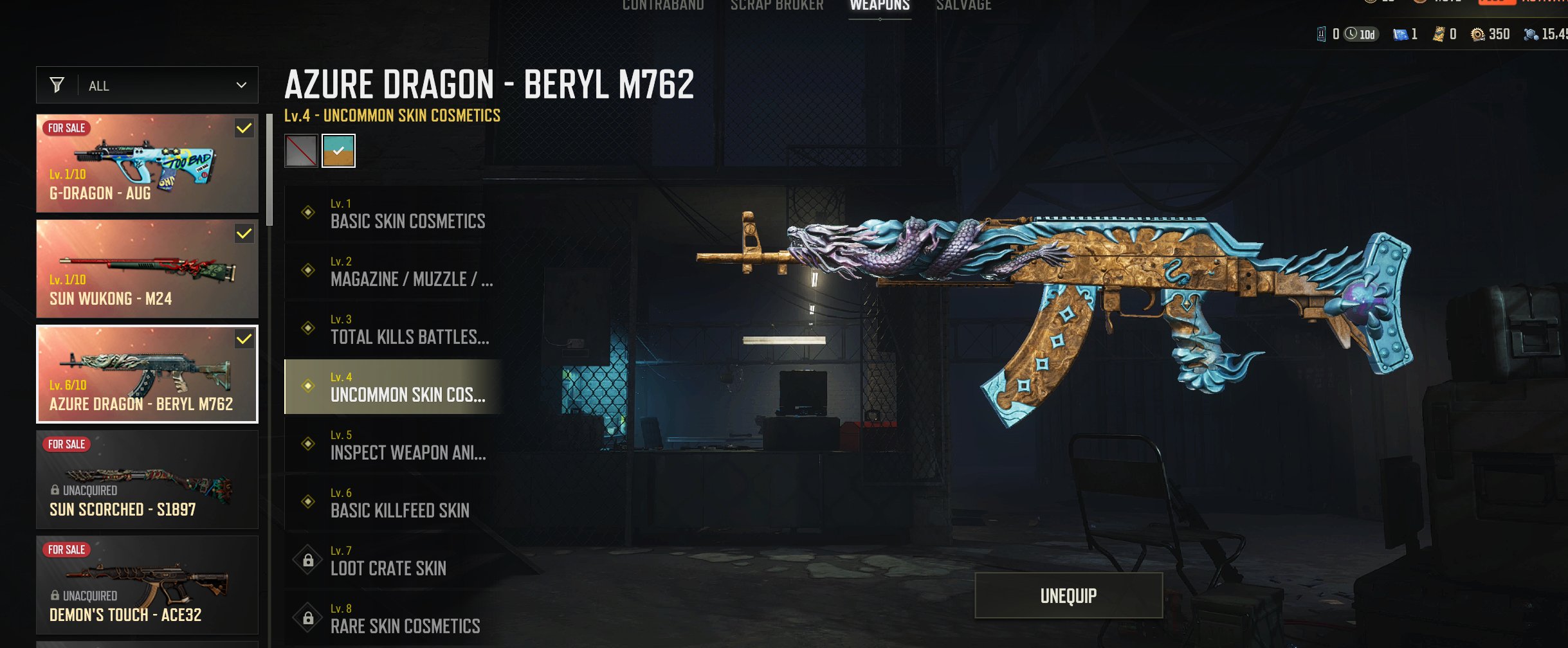Select Lv. 4 Uncommon Skin Cosmetics row

pyautogui.click(x=392, y=387)
